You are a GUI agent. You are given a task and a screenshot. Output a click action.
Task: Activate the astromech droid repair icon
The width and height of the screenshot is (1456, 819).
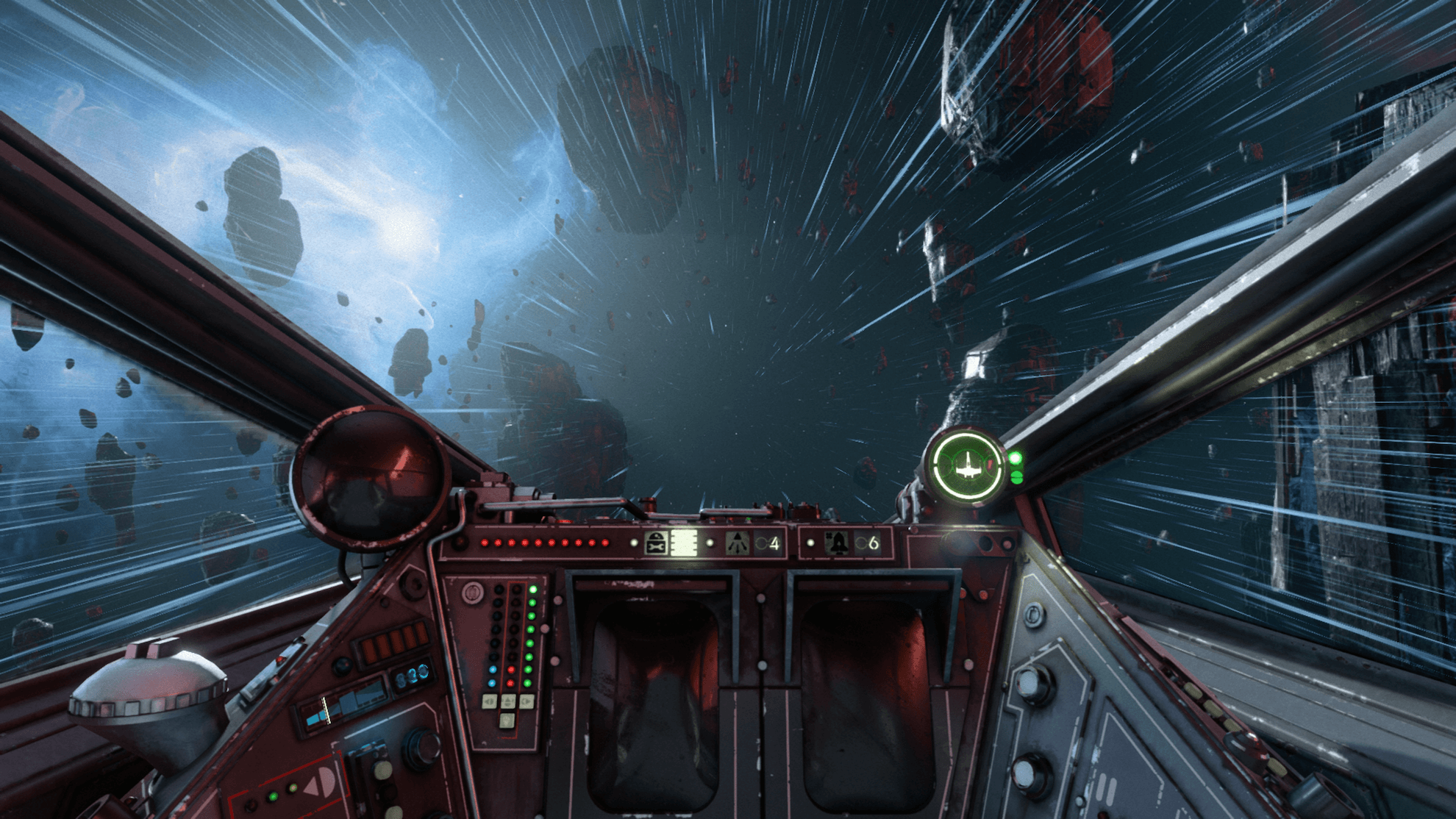pos(655,543)
